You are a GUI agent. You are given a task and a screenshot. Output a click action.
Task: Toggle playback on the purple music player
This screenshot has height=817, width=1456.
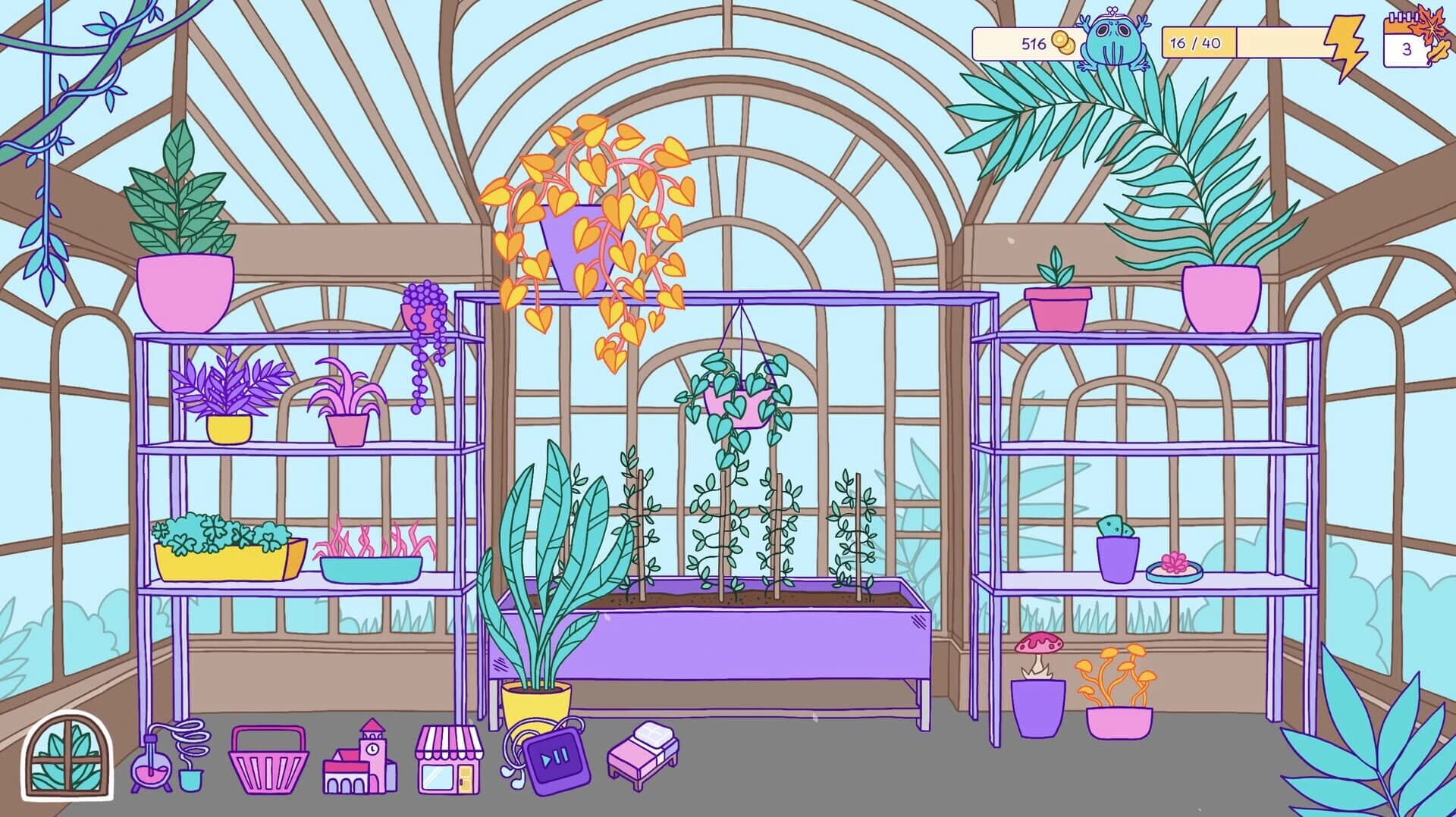[x=551, y=758]
